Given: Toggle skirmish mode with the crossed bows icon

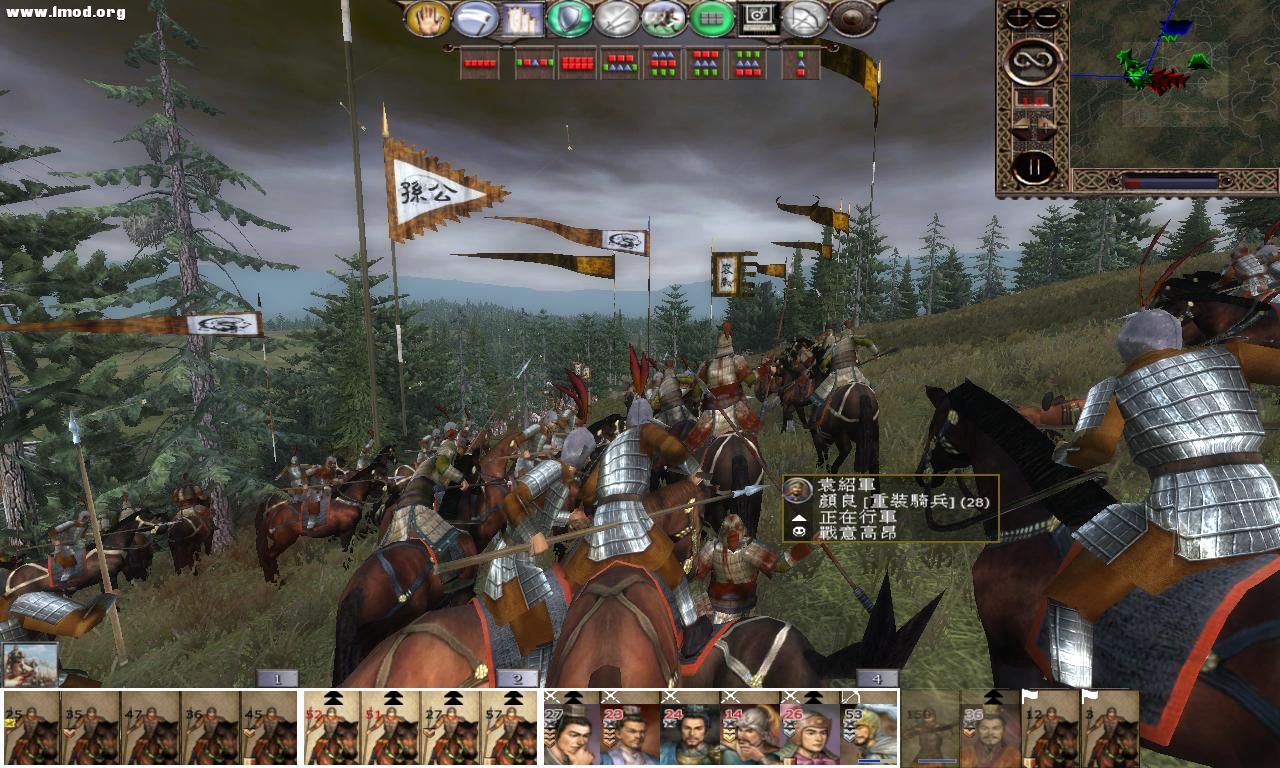Looking at the screenshot, I should (805, 21).
